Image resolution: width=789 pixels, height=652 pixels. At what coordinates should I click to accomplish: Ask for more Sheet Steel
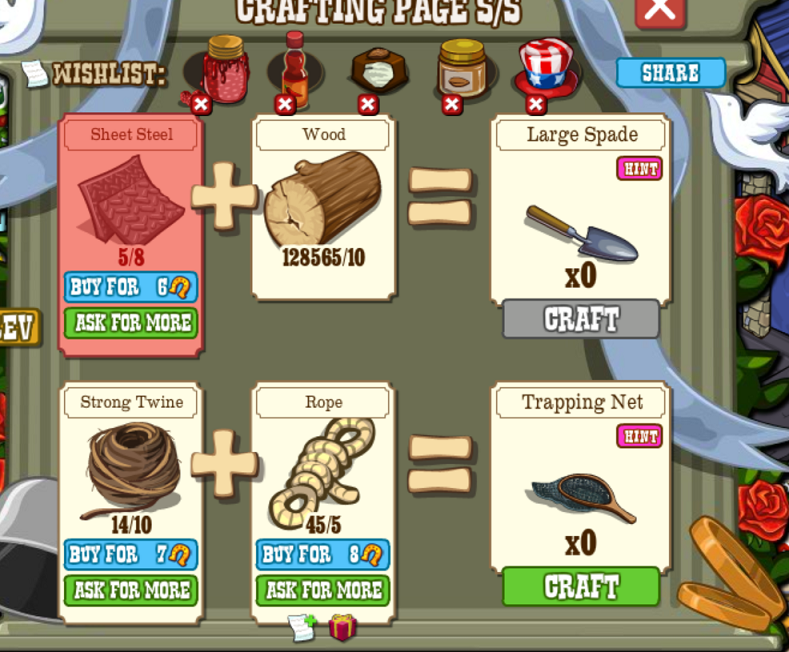click(131, 323)
